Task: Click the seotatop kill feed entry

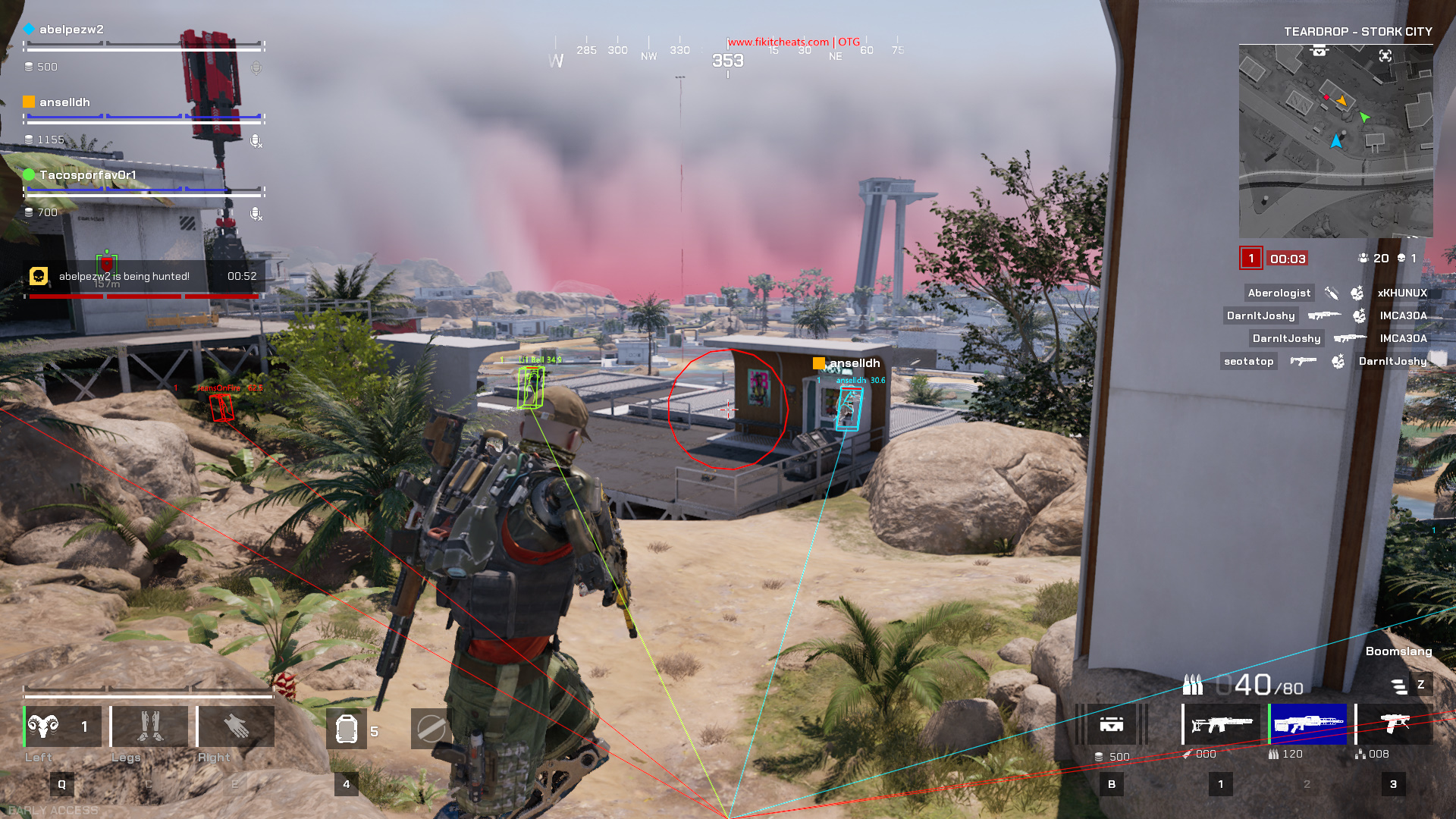Action: [x=1249, y=361]
